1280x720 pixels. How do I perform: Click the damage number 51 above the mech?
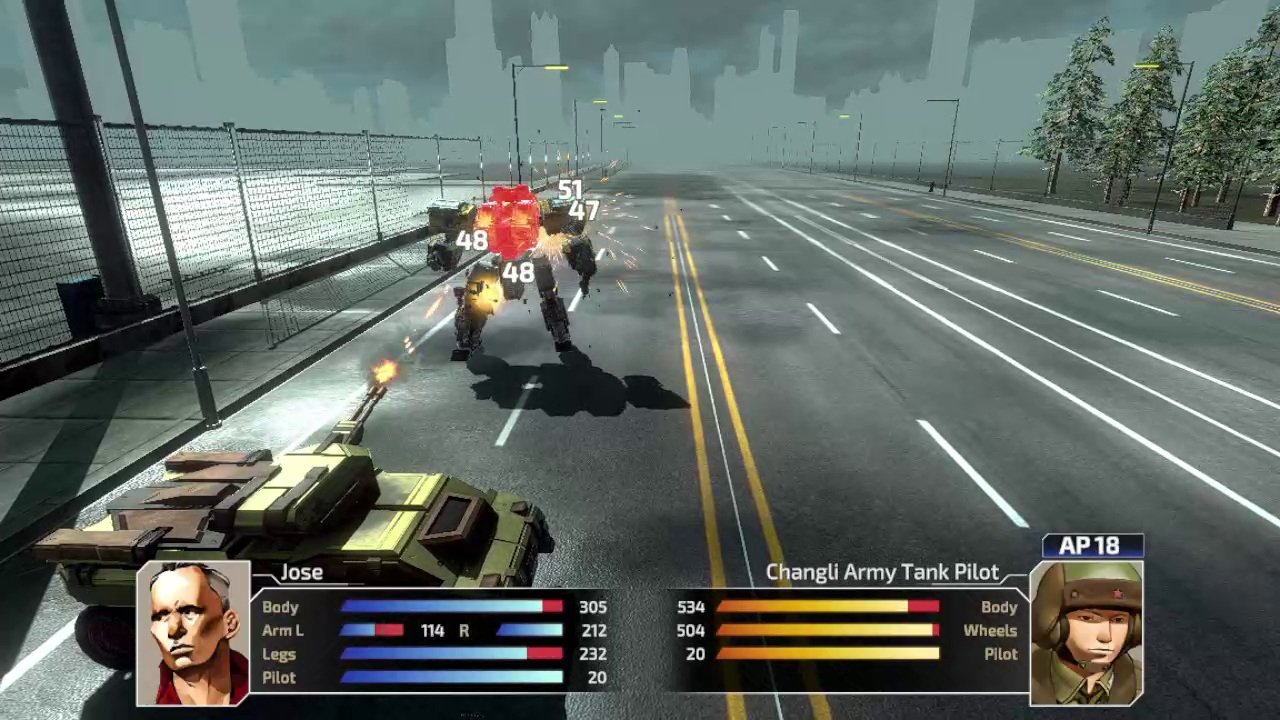coord(570,189)
